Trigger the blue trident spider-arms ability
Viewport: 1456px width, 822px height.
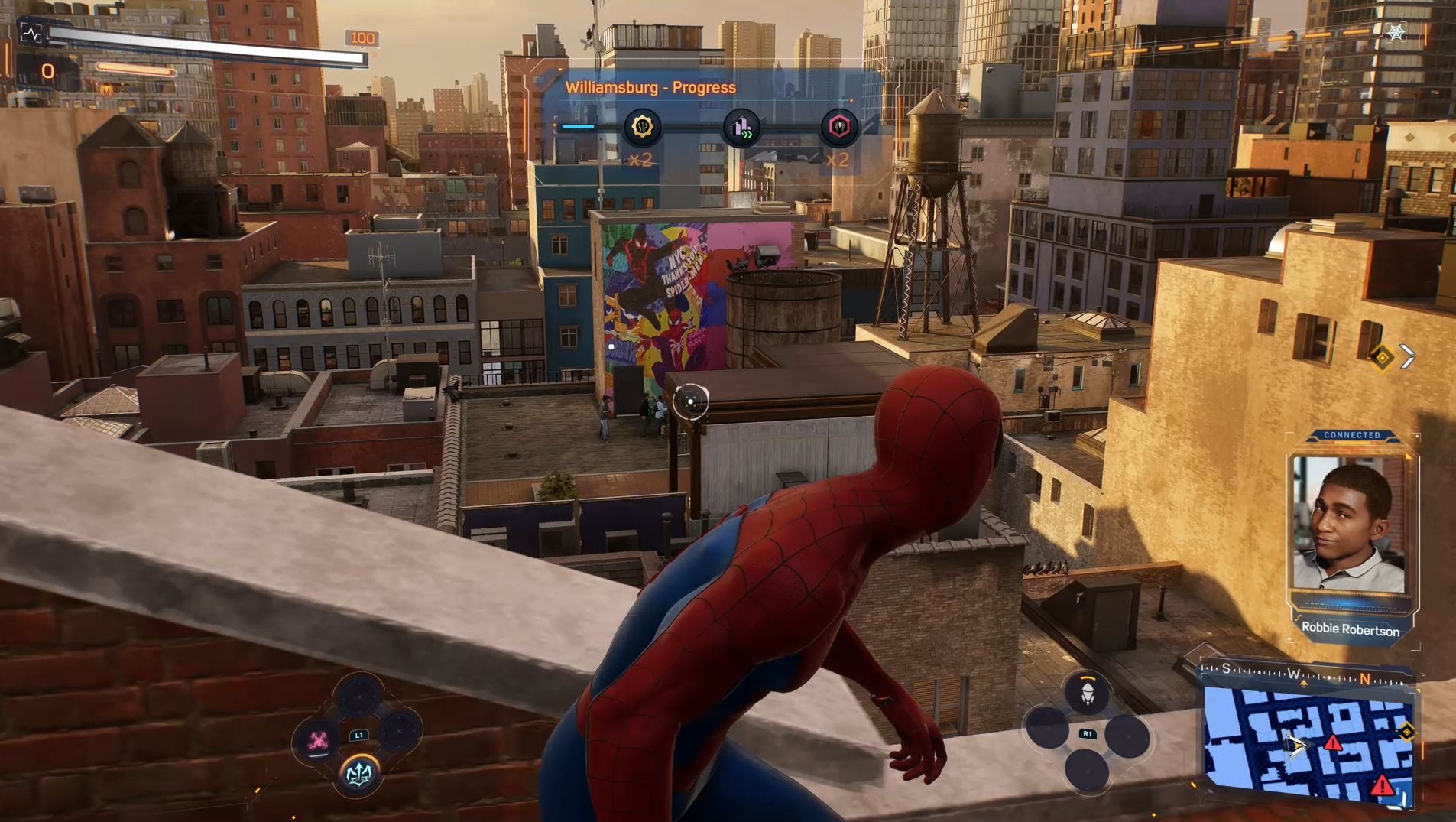pos(358,775)
